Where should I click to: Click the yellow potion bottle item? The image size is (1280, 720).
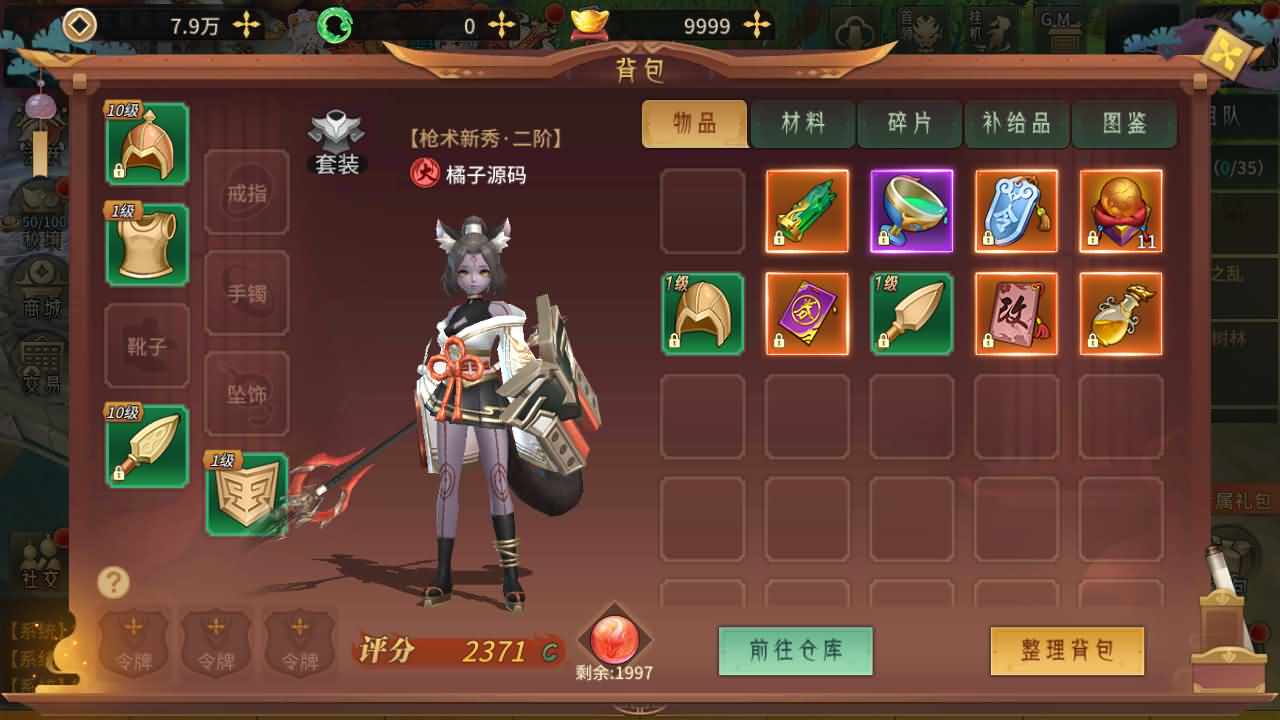1120,314
